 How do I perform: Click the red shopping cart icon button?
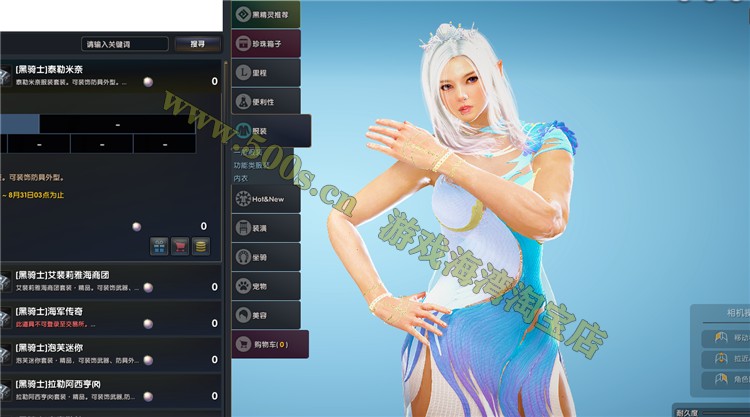[181, 246]
